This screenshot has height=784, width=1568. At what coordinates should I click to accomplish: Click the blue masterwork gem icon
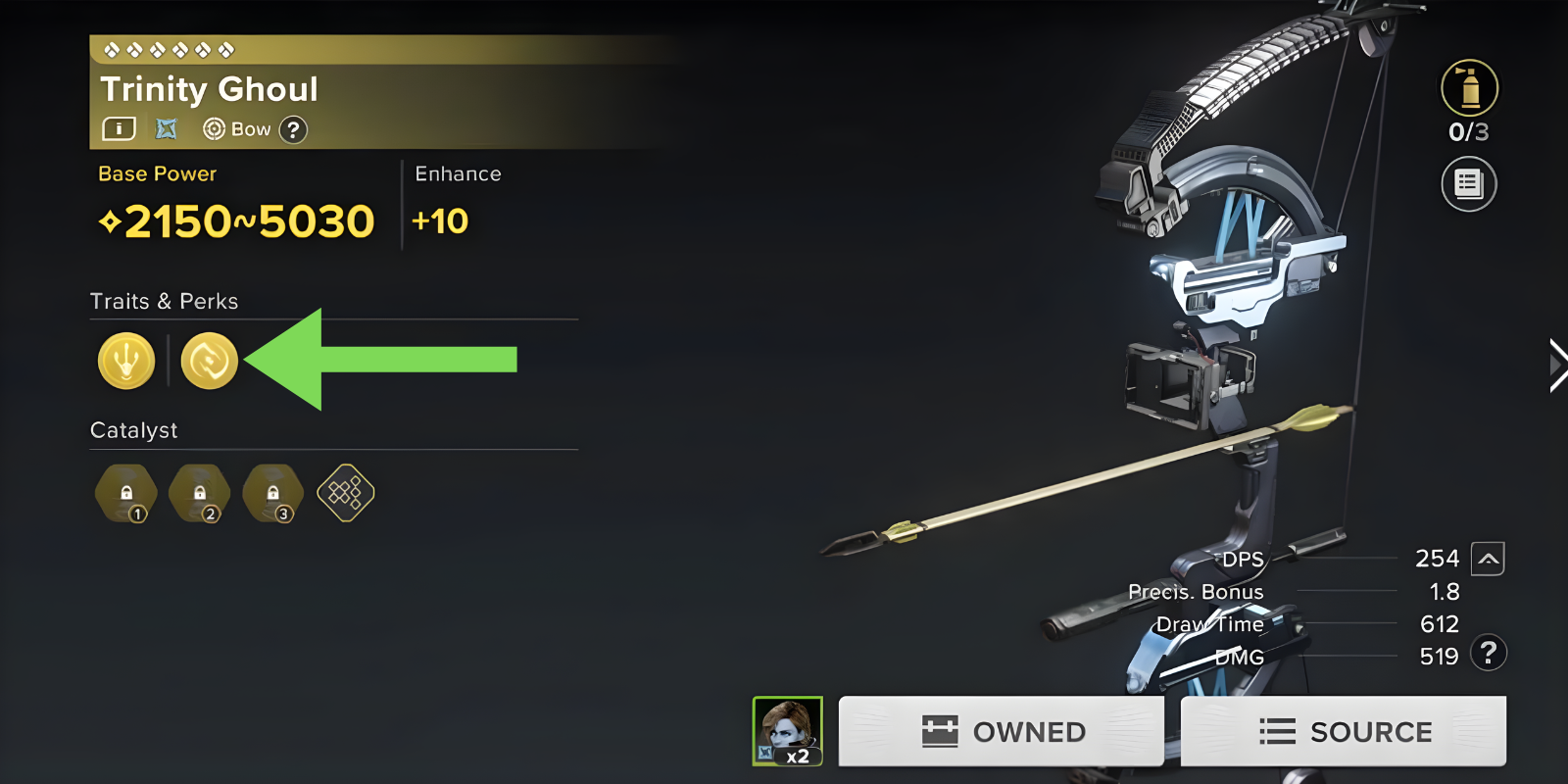[x=167, y=128]
